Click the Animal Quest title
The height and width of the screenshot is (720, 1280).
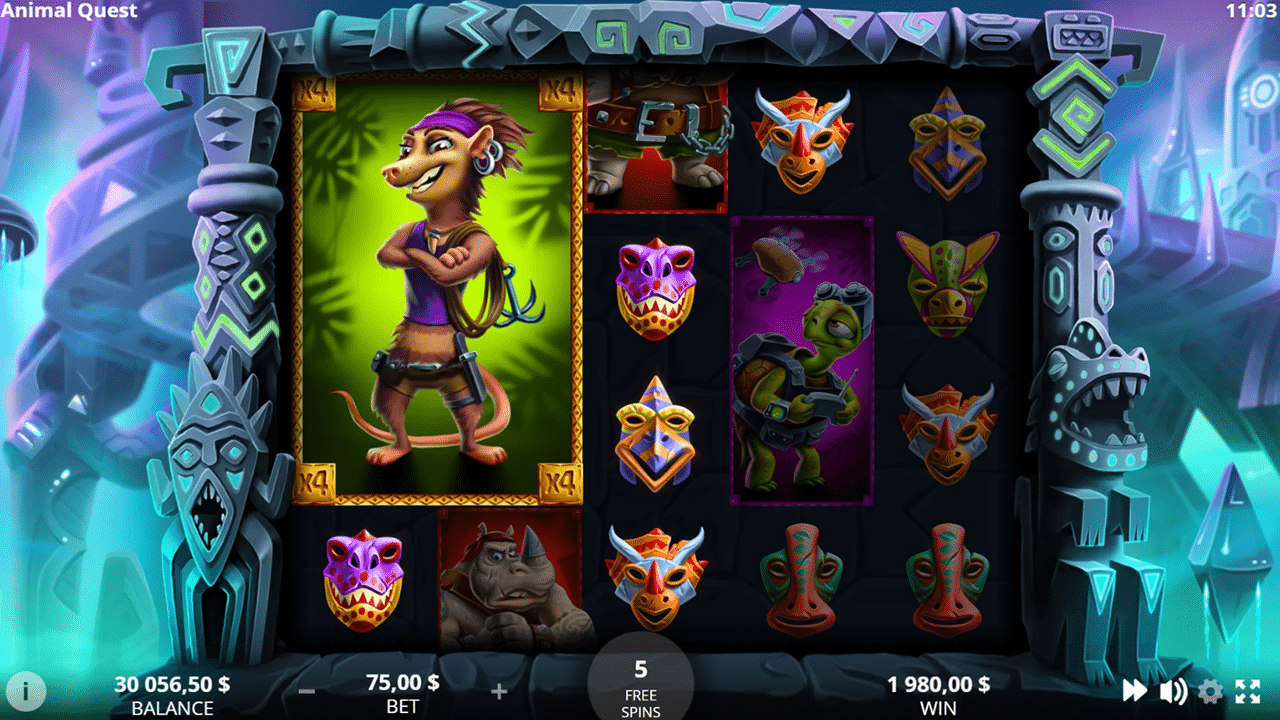point(69,11)
